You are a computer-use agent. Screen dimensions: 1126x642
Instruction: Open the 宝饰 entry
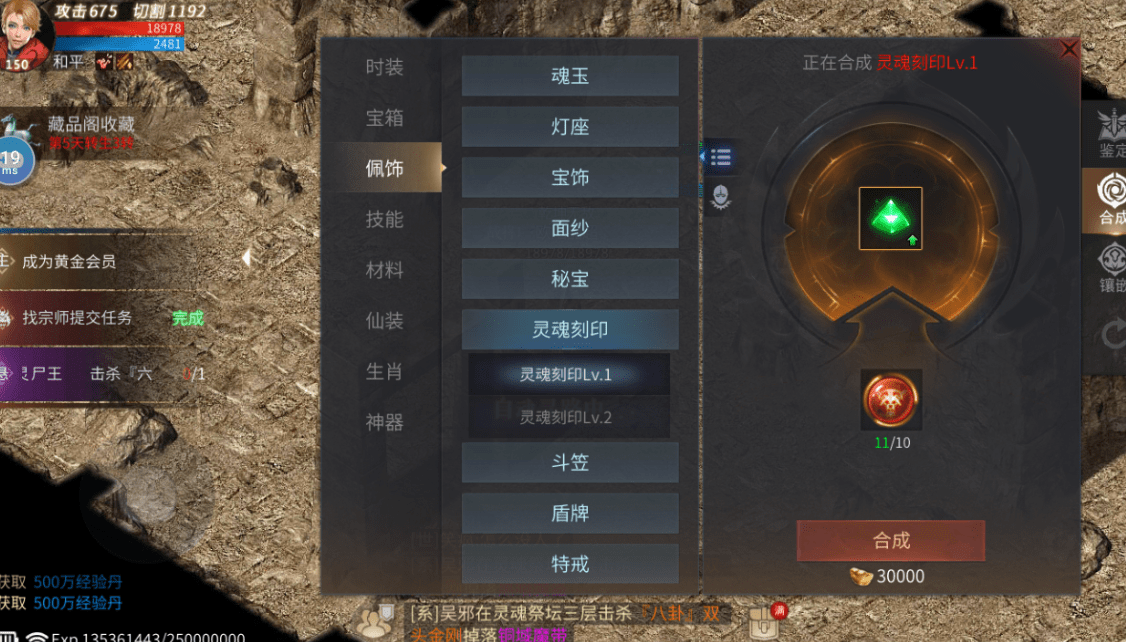click(570, 178)
